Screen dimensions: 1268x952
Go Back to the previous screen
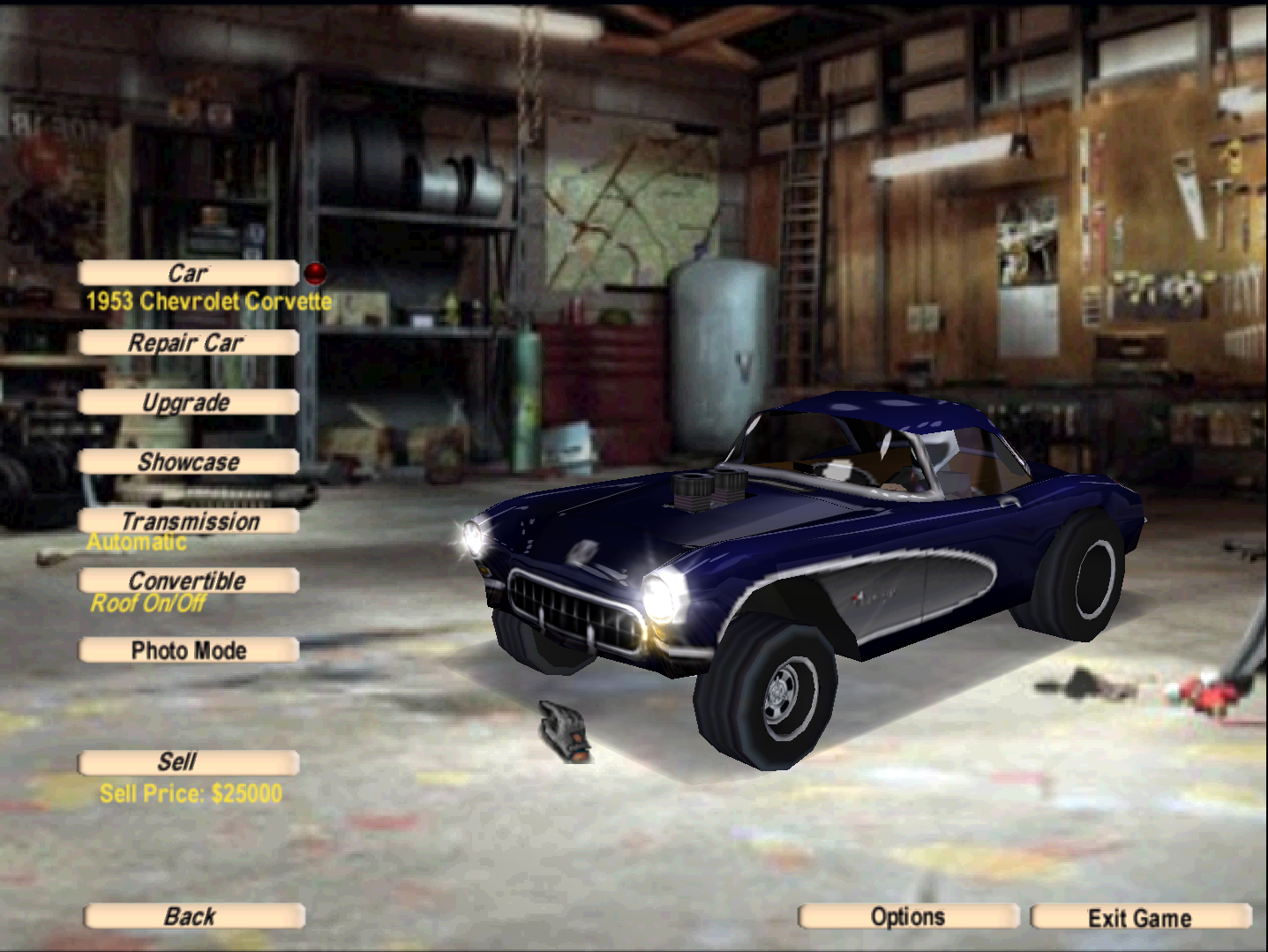coord(193,917)
